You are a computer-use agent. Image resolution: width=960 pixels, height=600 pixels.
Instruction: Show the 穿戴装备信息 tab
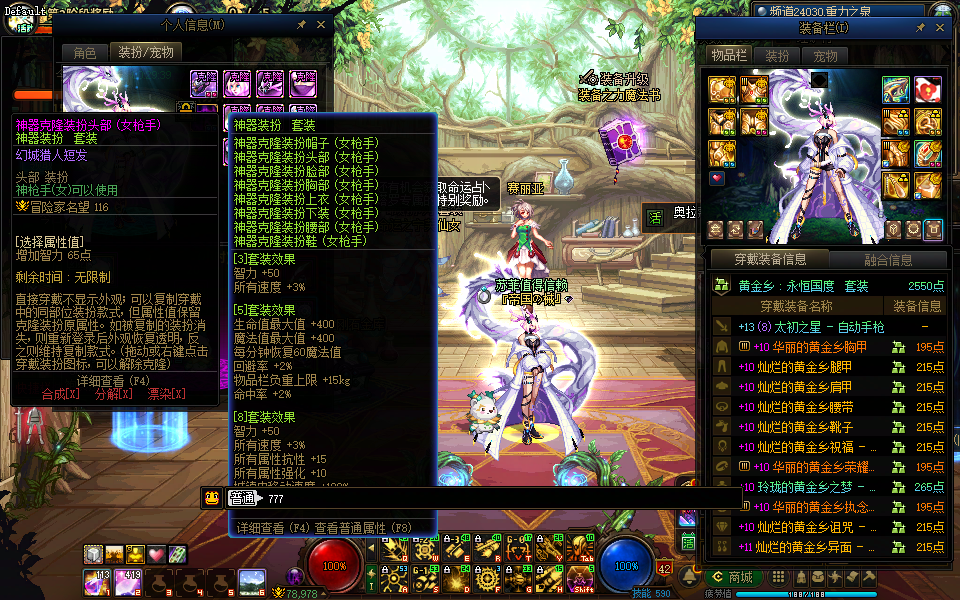click(770, 260)
